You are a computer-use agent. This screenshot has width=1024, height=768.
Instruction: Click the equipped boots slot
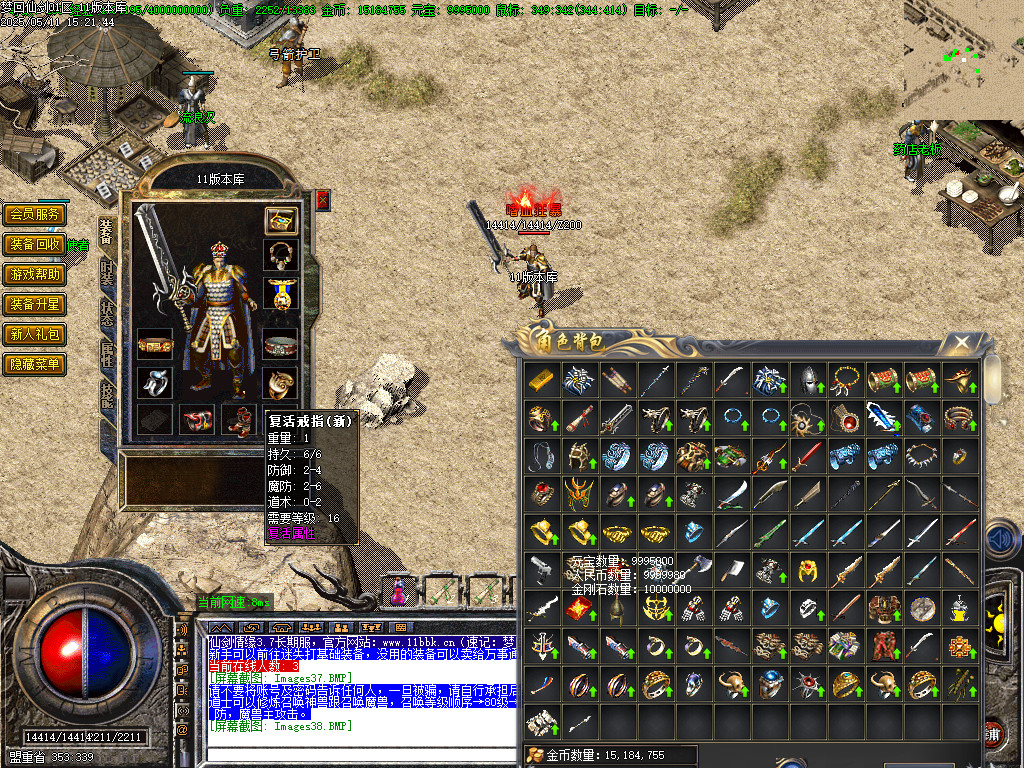(x=239, y=420)
